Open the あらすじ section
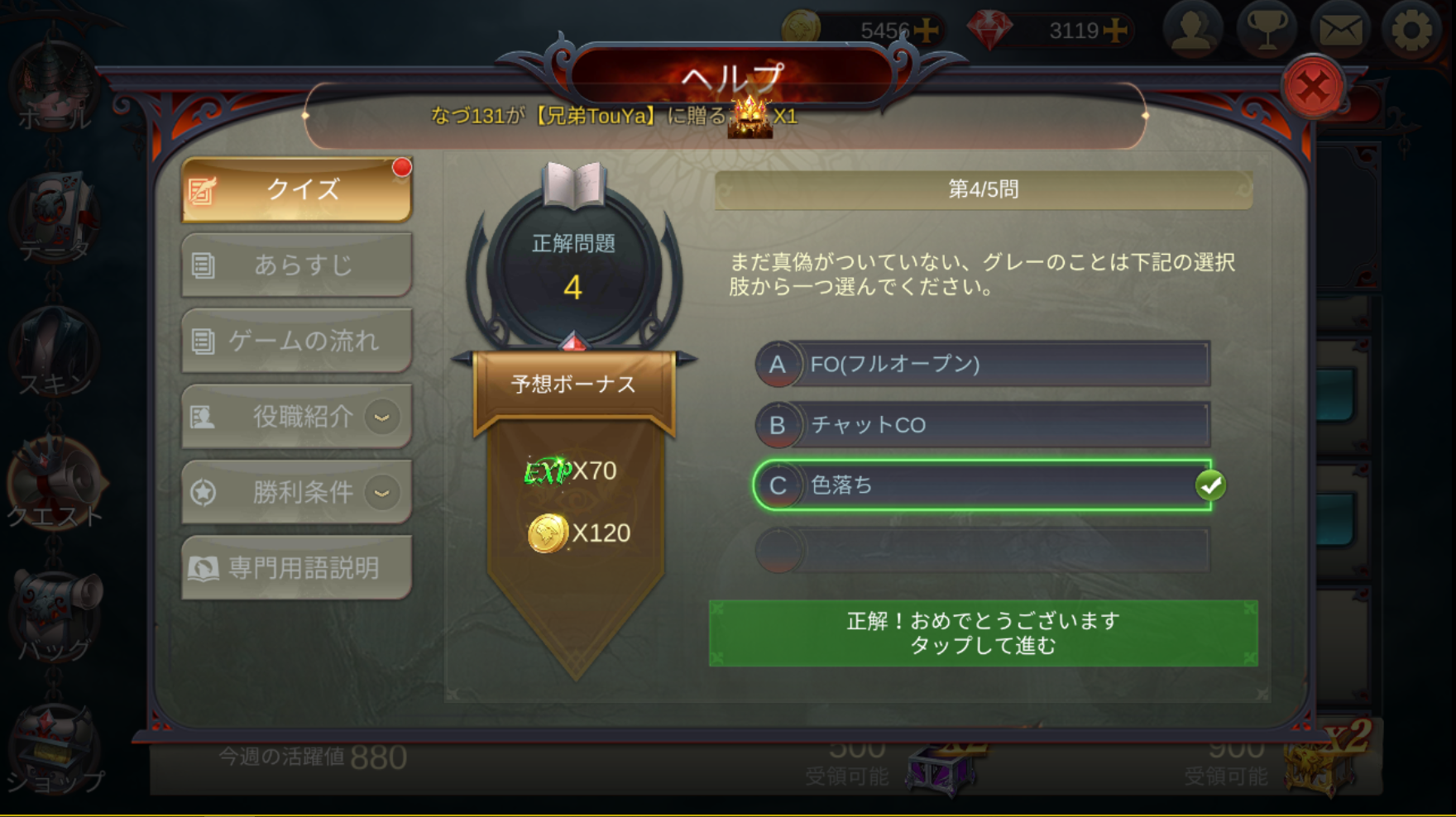 pos(297,265)
